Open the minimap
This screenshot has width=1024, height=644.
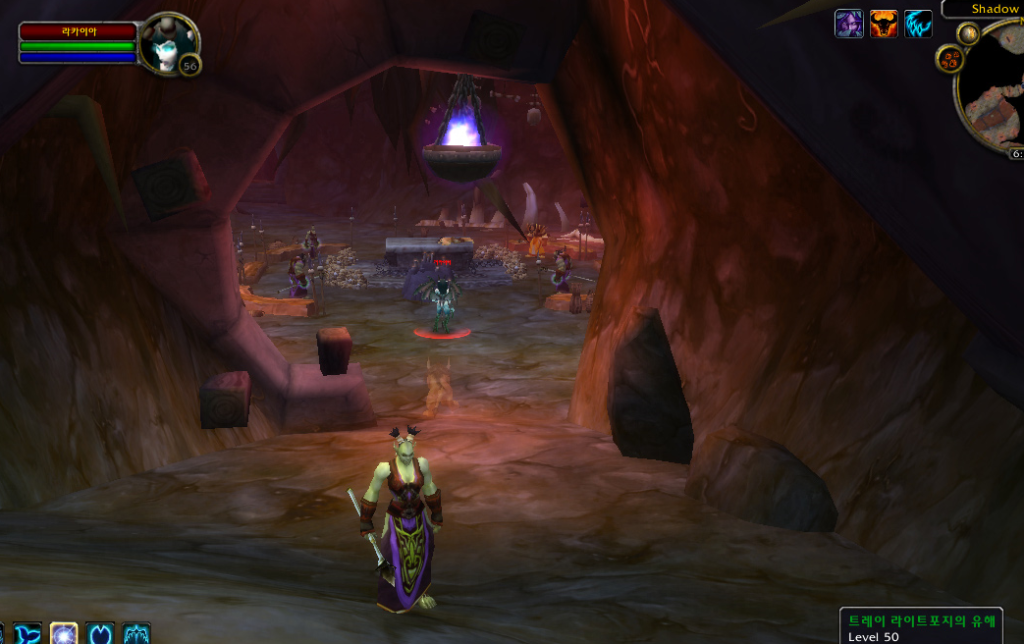(x=995, y=90)
